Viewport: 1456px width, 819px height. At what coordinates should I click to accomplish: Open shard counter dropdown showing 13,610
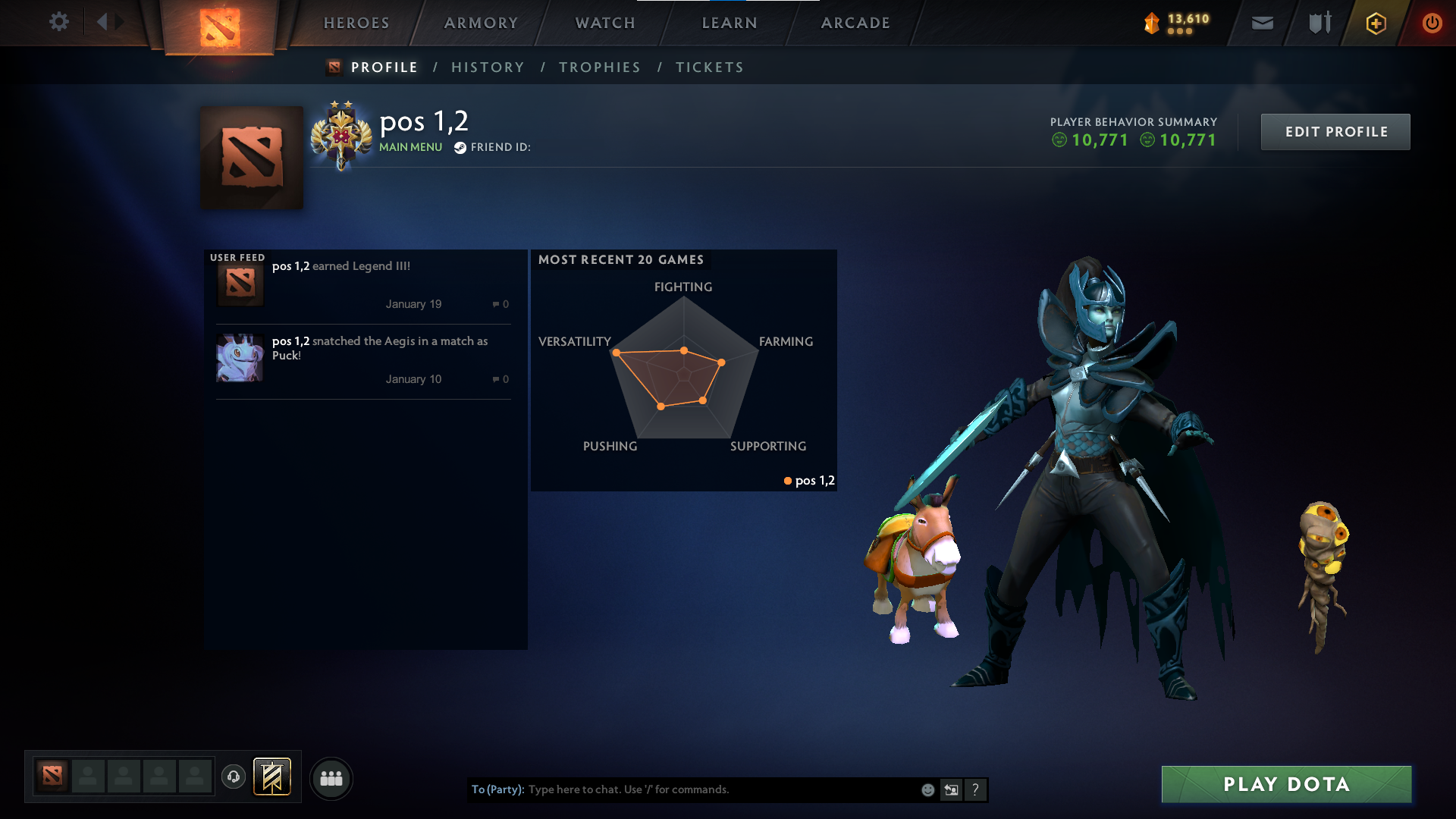click(x=1178, y=23)
